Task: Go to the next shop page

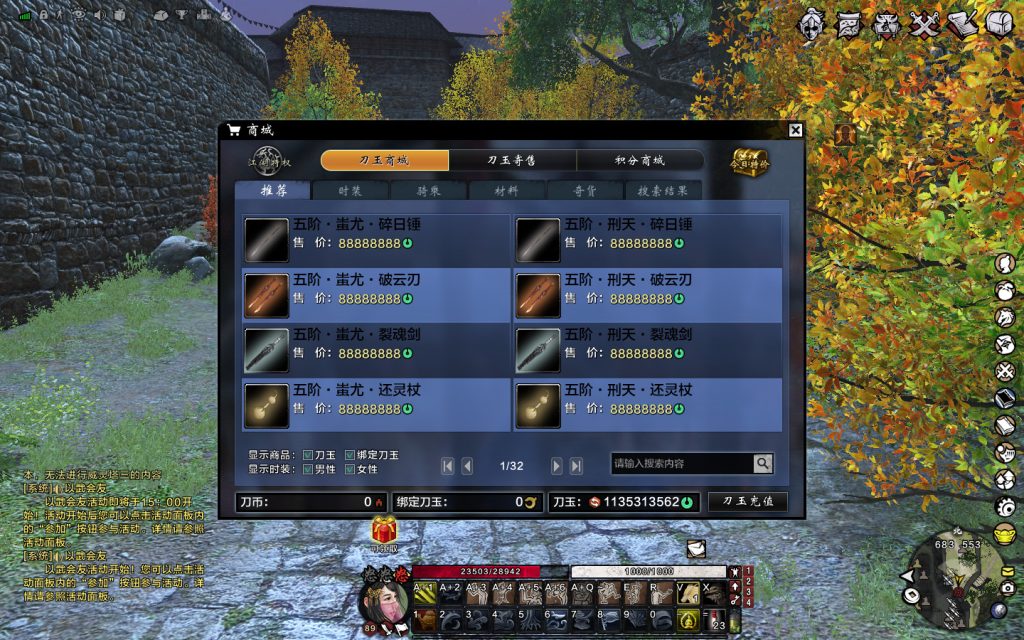Action: coord(557,465)
